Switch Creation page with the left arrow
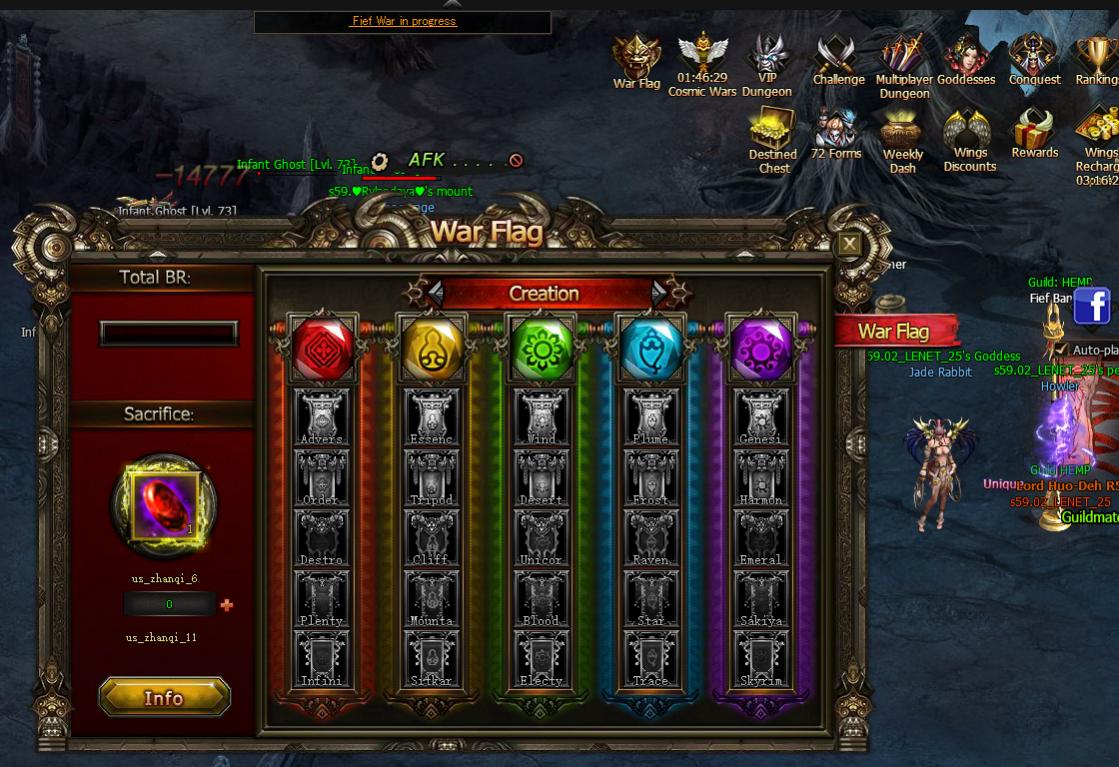The width and height of the screenshot is (1119, 767). (435, 292)
